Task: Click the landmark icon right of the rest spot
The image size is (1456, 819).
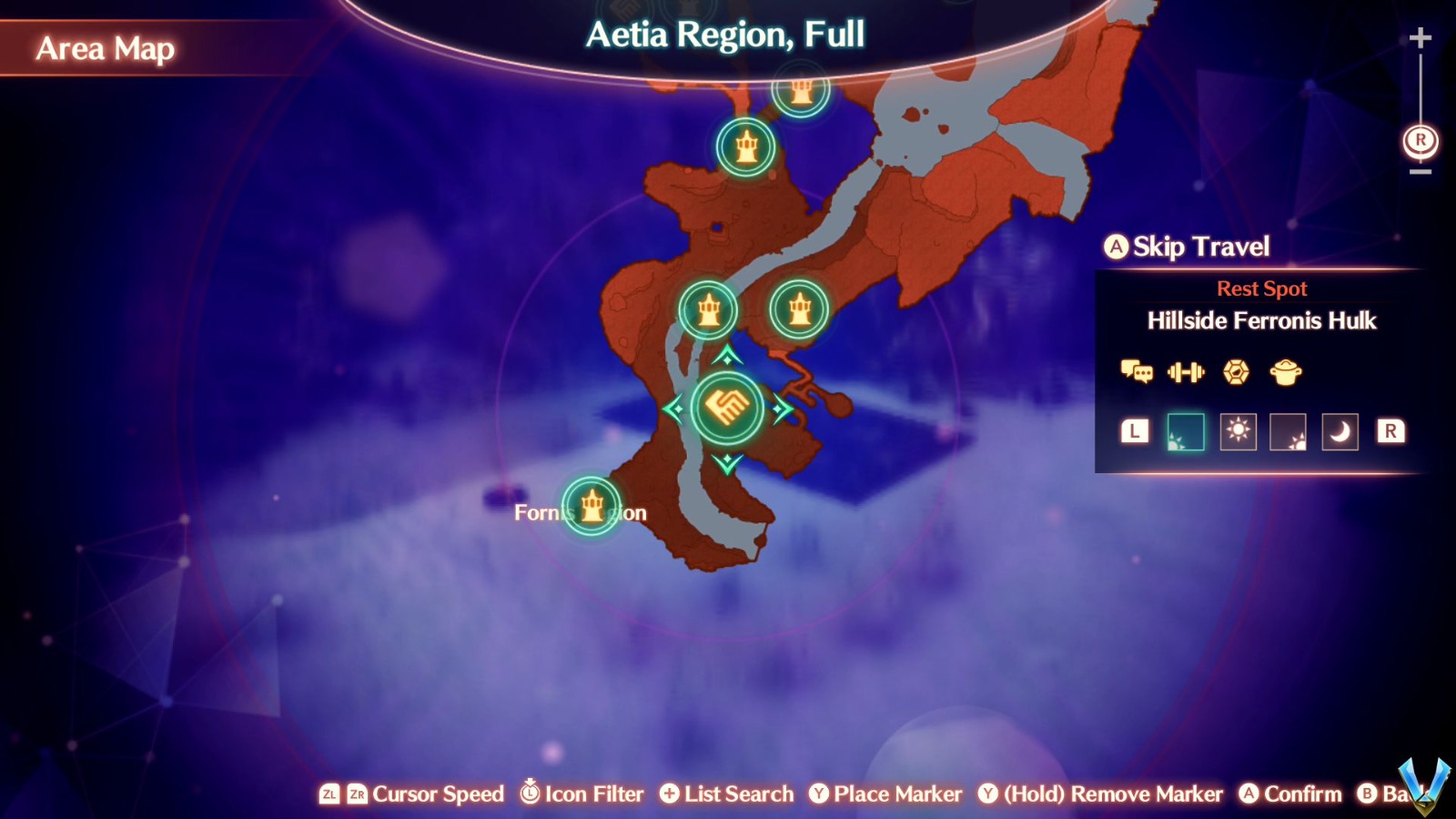Action: (799, 309)
